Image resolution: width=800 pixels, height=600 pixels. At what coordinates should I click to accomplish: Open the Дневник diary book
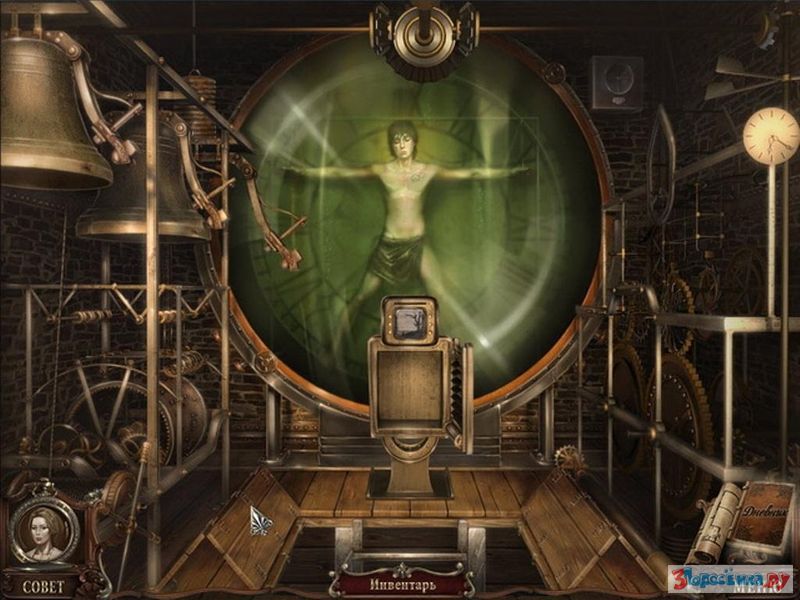coord(763,519)
